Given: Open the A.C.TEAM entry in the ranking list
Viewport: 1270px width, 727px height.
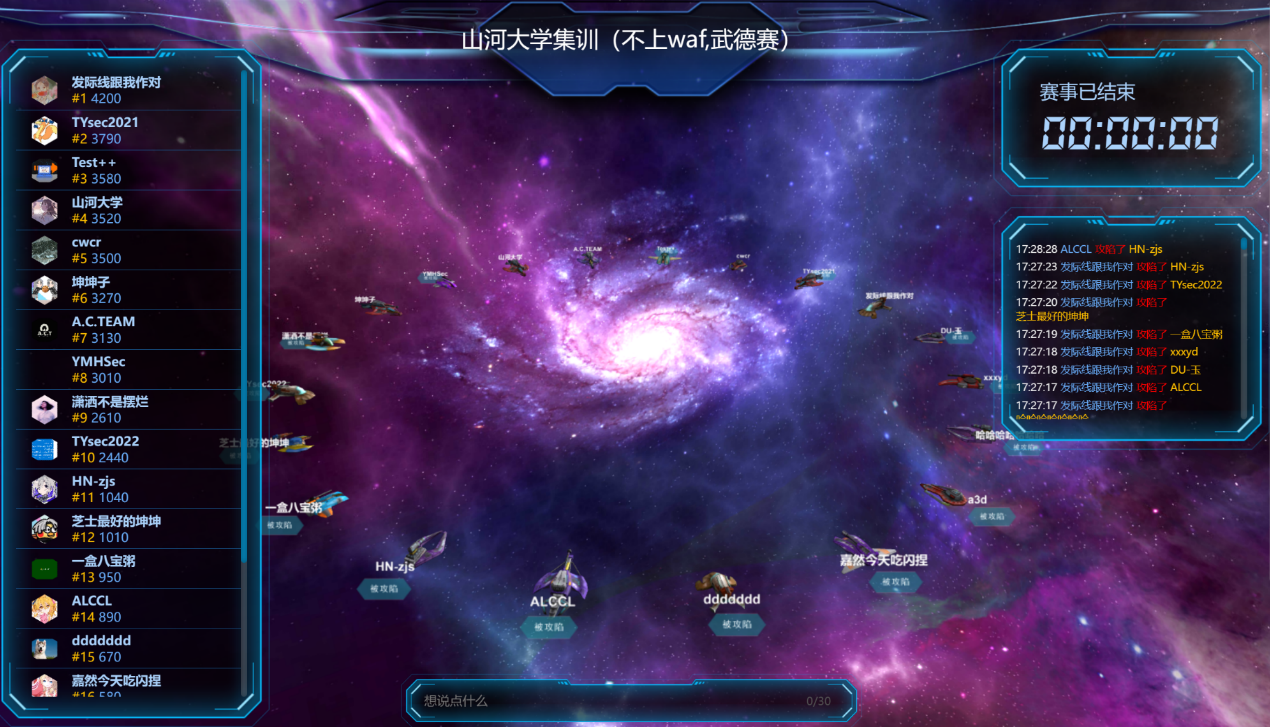Looking at the screenshot, I should tap(130, 330).
